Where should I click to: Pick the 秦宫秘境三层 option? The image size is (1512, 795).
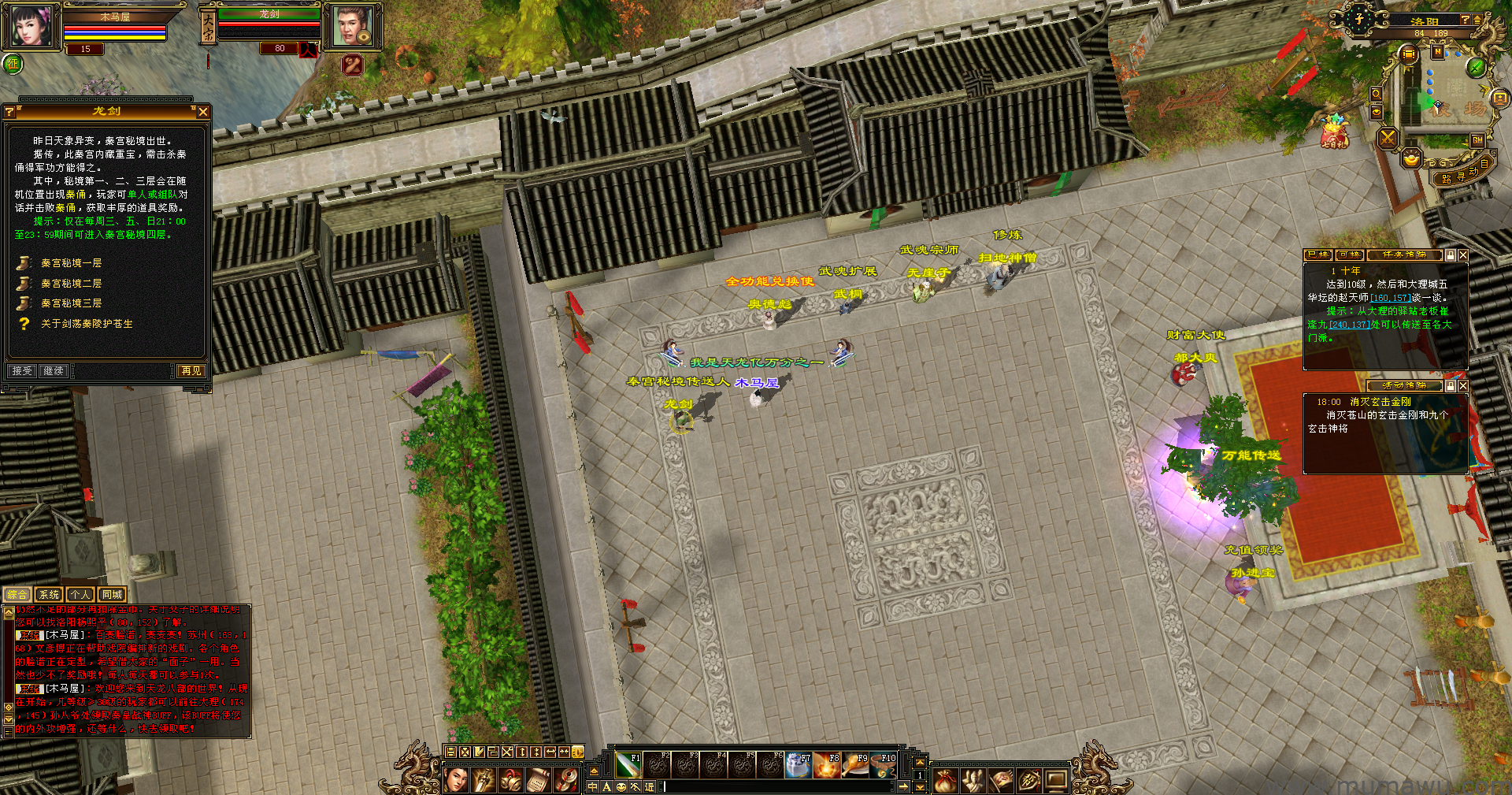[x=71, y=303]
